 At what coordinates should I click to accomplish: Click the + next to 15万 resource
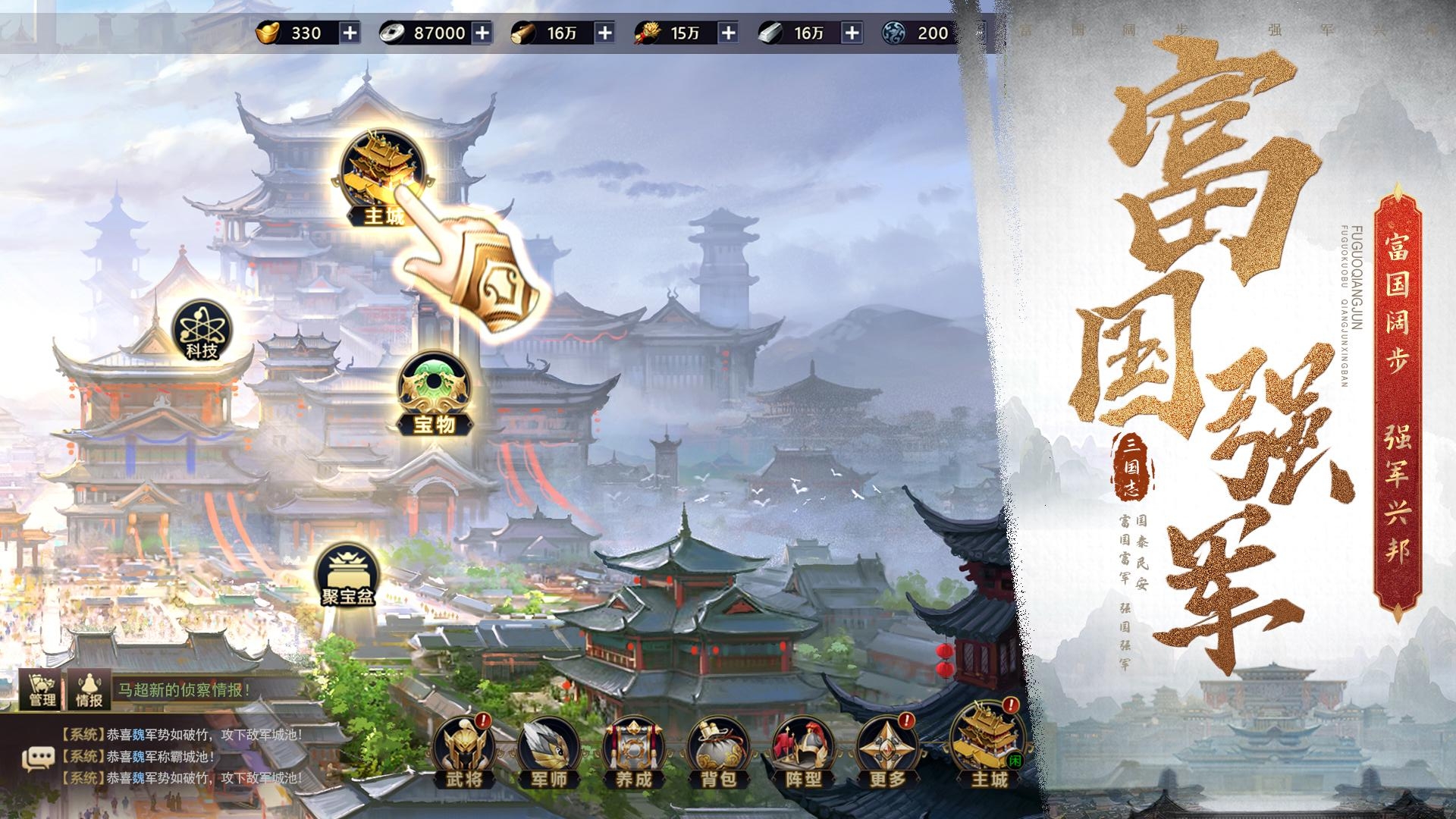pos(729,33)
